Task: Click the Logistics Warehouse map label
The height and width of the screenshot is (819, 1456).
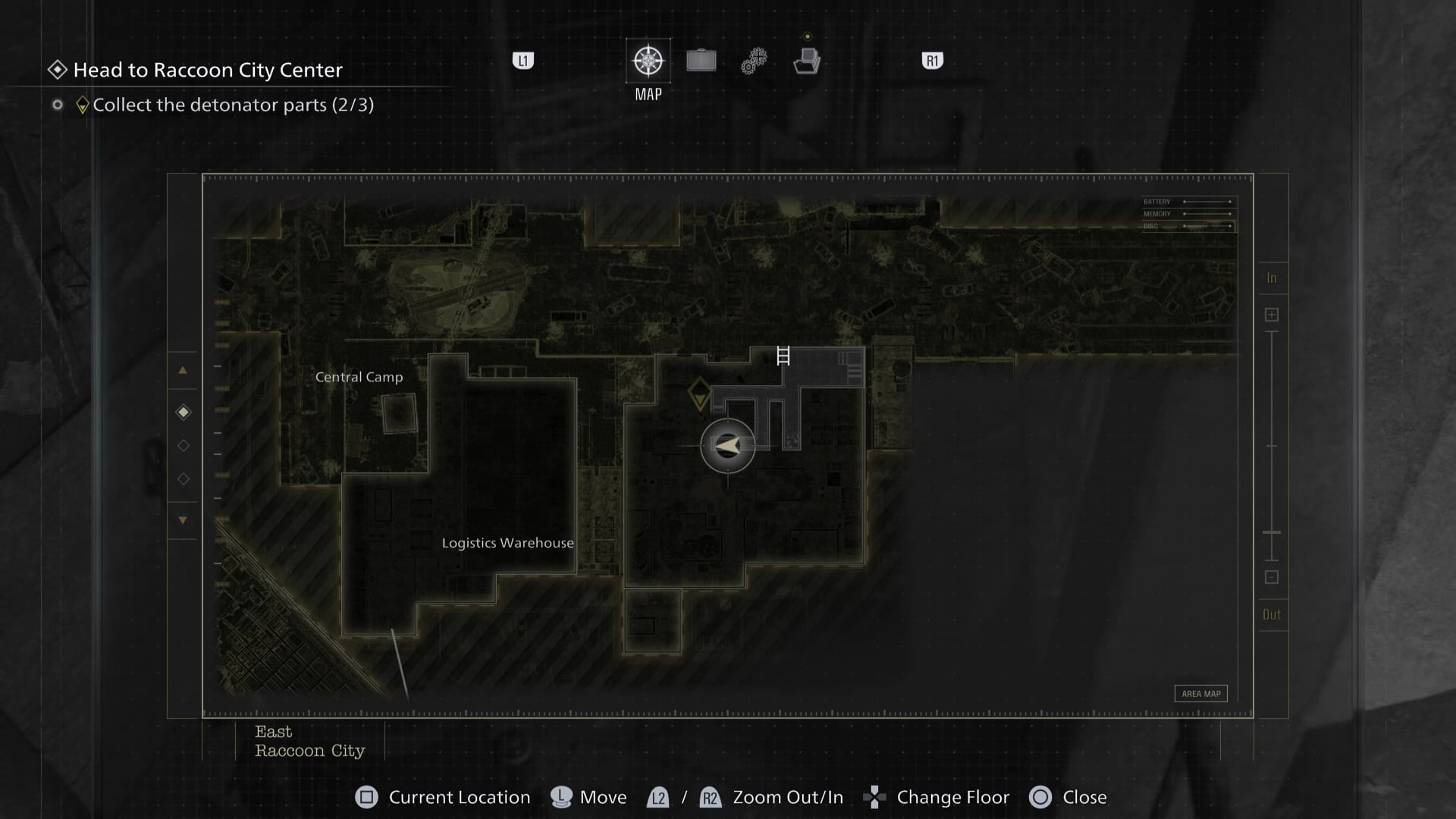Action: tap(507, 543)
